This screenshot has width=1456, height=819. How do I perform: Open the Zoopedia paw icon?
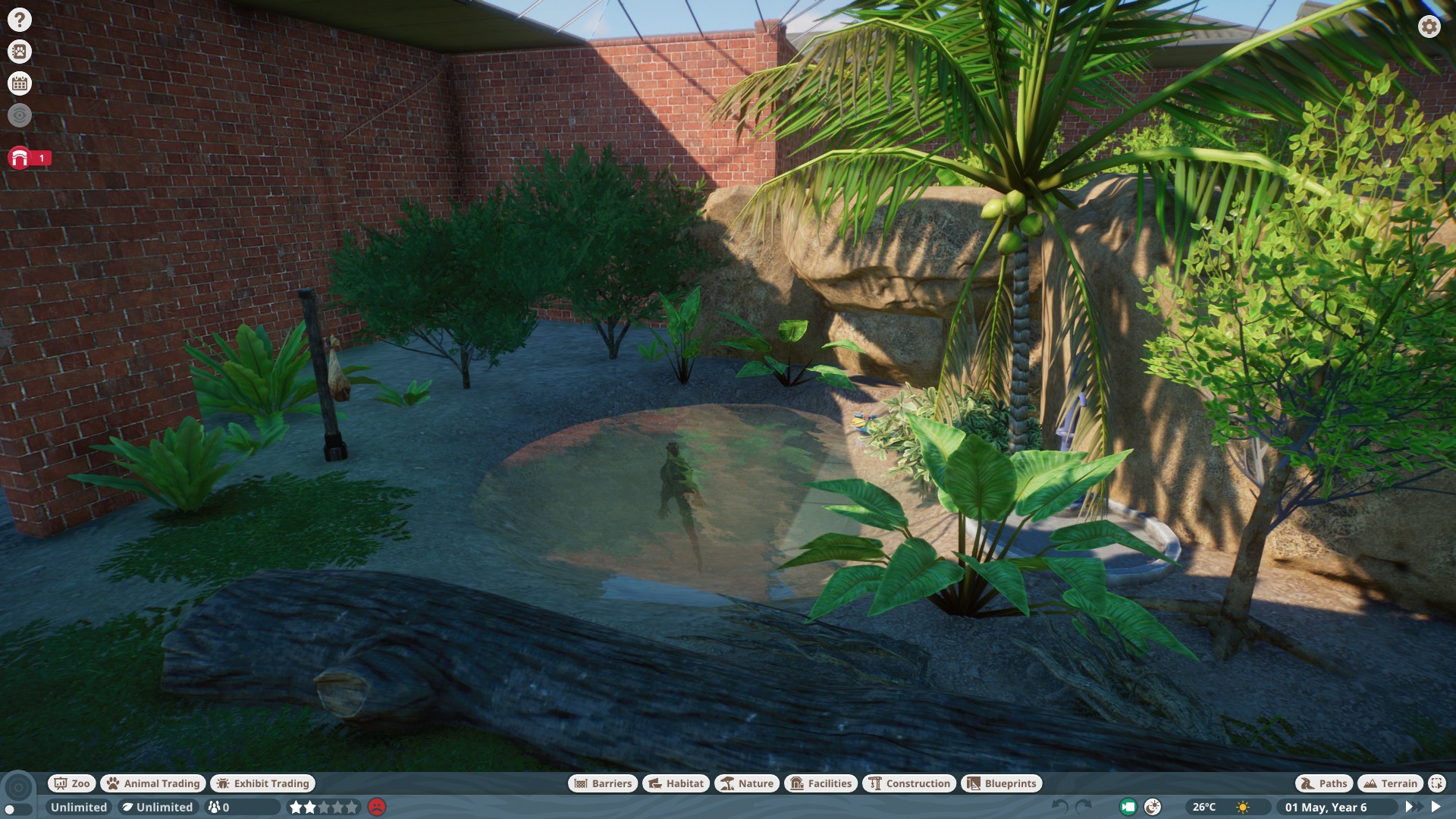click(19, 52)
